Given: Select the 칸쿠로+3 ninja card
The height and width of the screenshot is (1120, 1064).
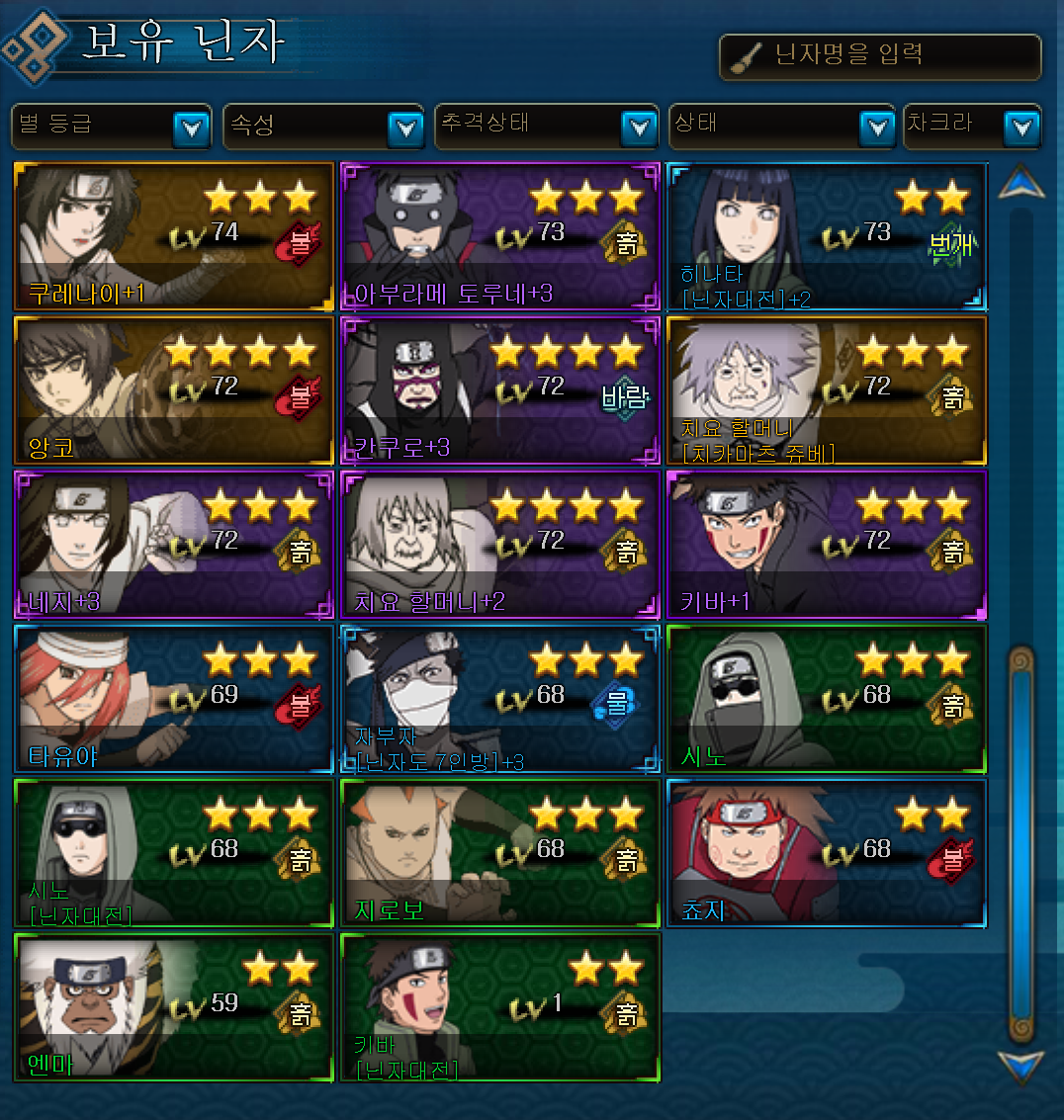Looking at the screenshot, I should tap(499, 390).
